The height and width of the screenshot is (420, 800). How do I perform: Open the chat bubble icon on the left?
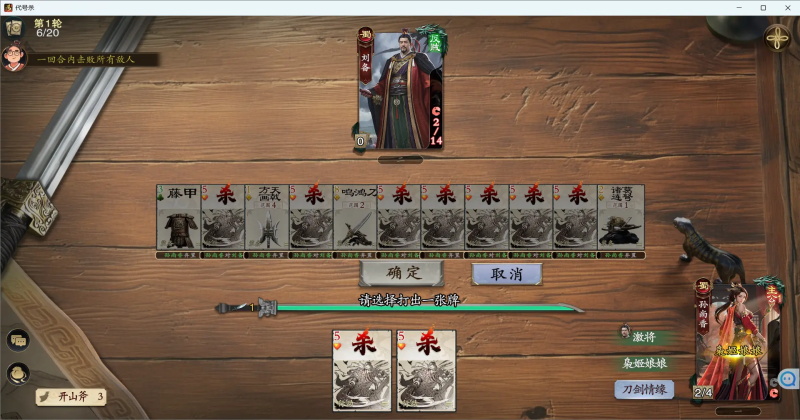18,340
